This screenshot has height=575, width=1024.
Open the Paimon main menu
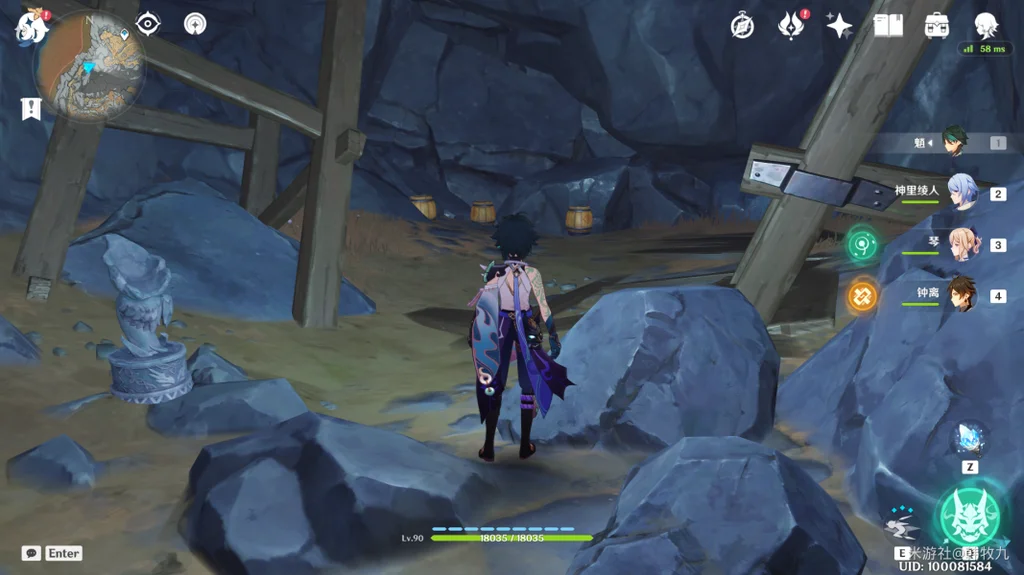(x=31, y=27)
